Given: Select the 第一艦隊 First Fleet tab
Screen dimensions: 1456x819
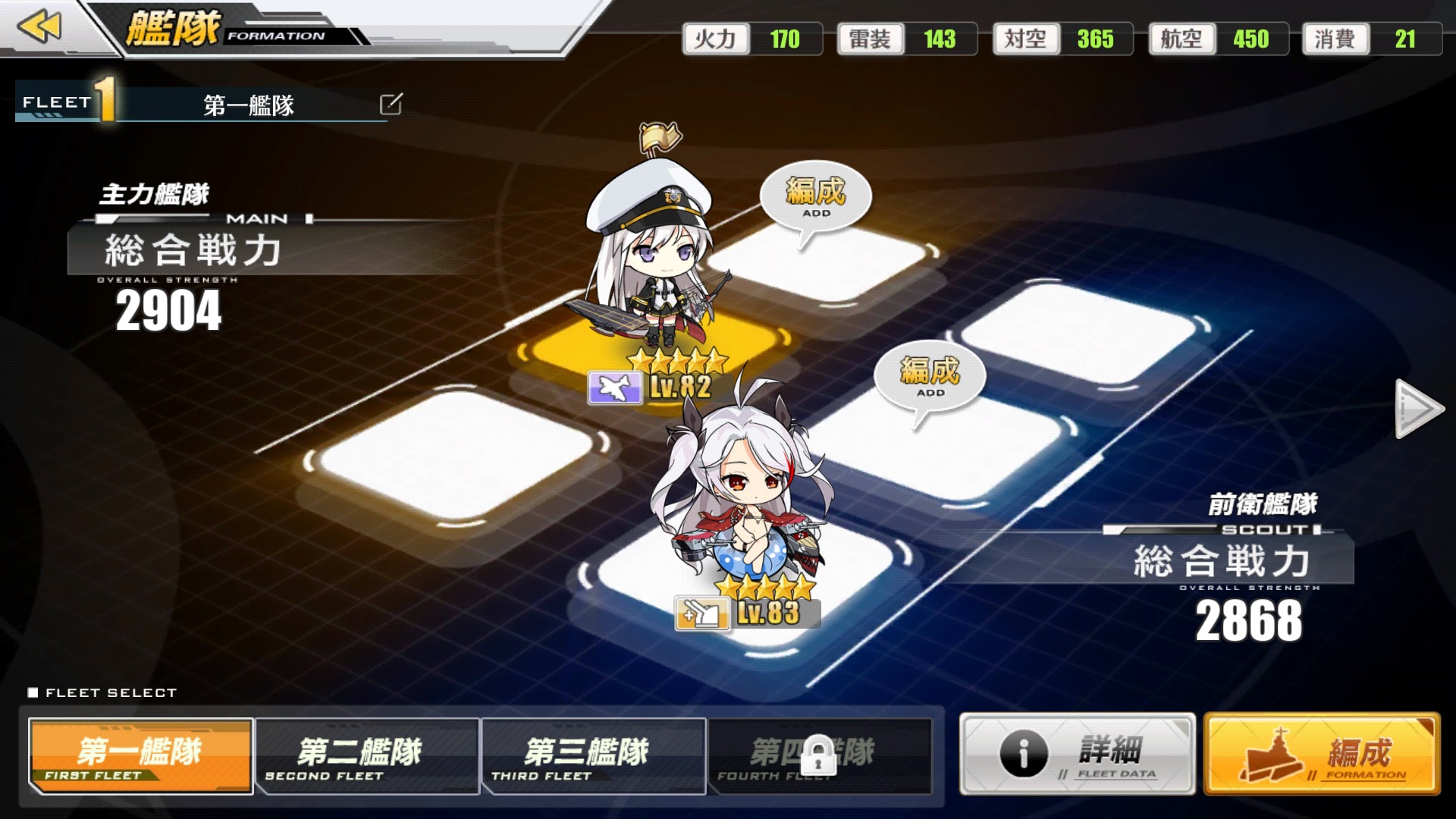Looking at the screenshot, I should pos(141,756).
